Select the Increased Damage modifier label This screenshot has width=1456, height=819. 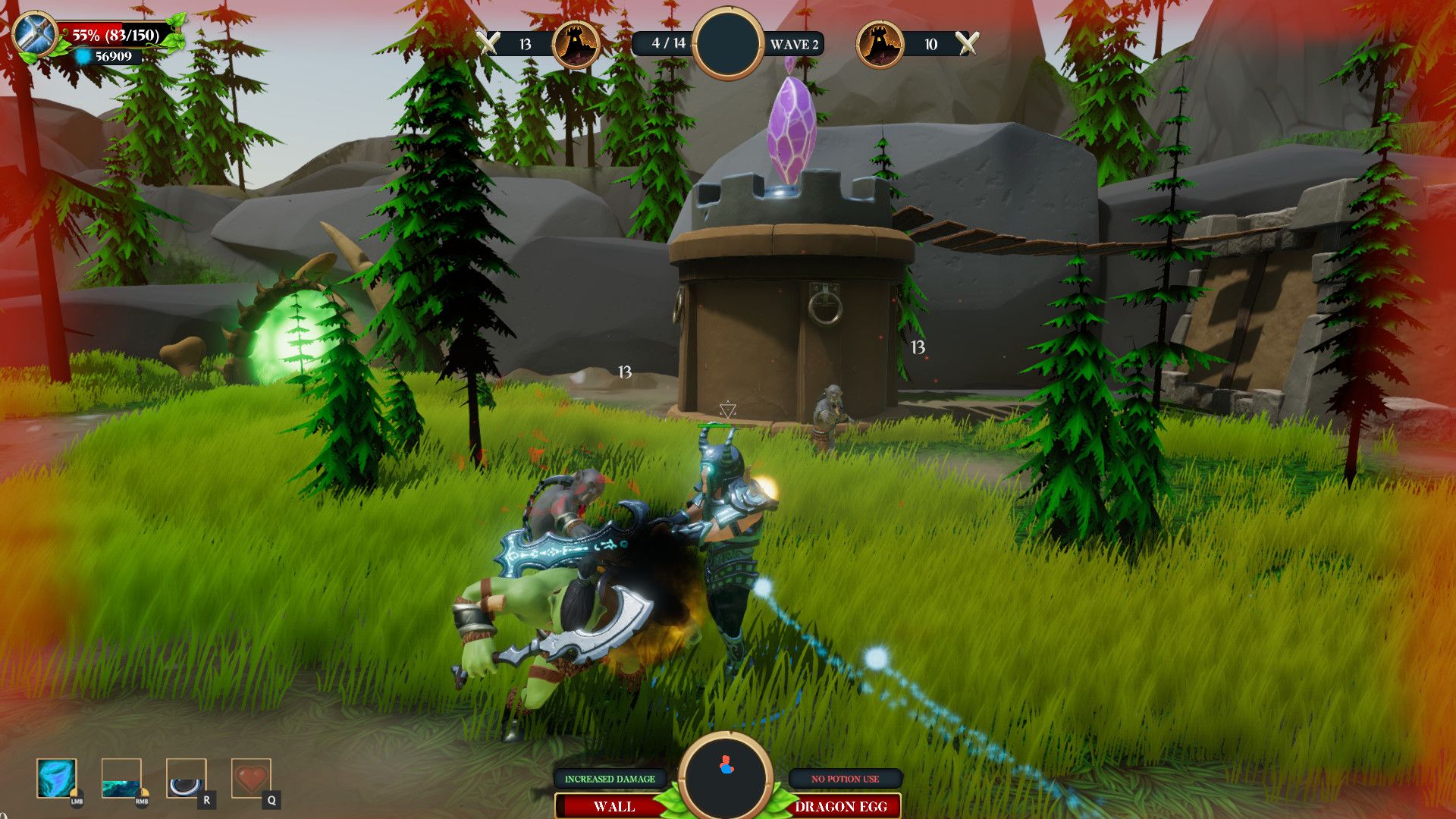tap(610, 779)
